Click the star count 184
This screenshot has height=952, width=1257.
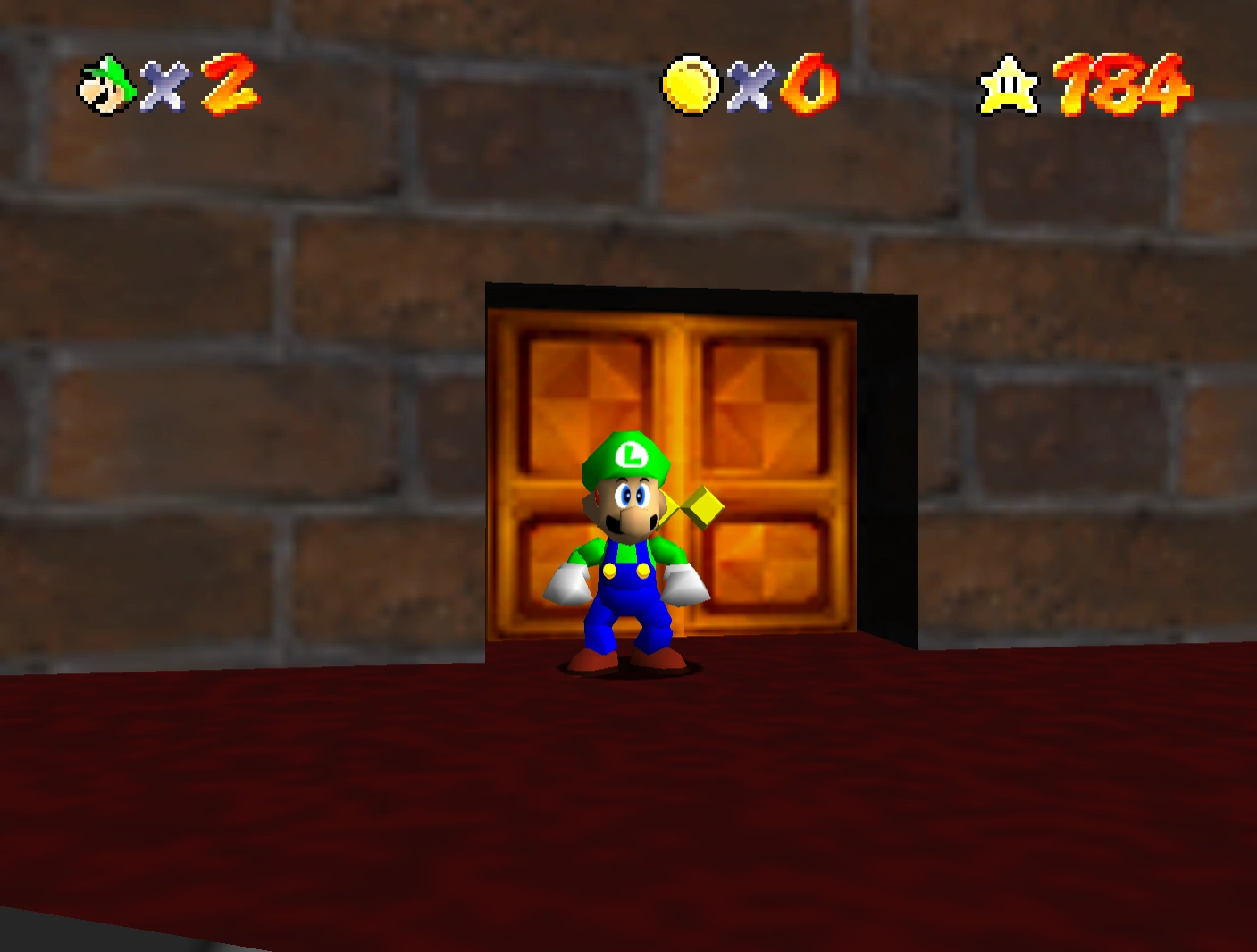(x=1121, y=85)
